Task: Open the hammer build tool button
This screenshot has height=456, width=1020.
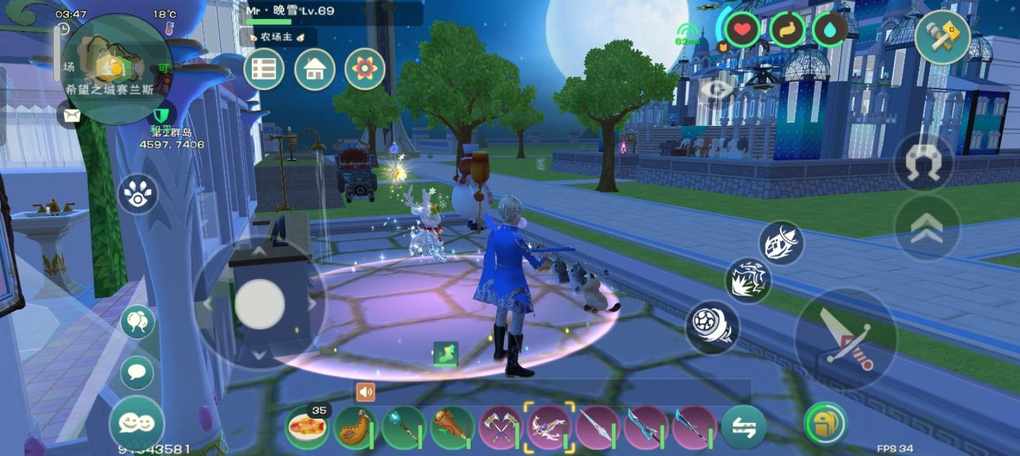Action: pos(942,38)
